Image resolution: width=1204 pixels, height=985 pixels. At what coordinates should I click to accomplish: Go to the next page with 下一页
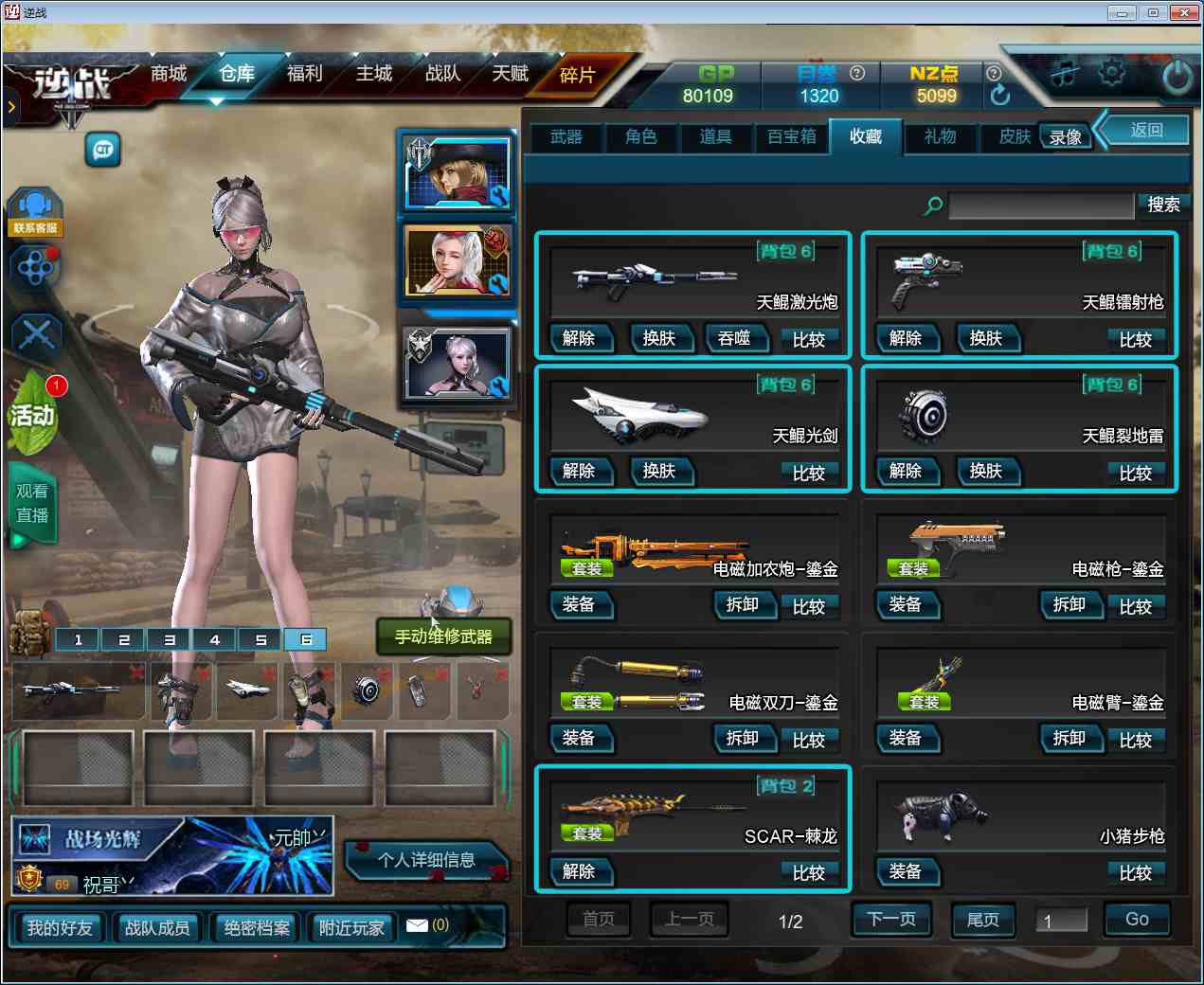tap(891, 919)
